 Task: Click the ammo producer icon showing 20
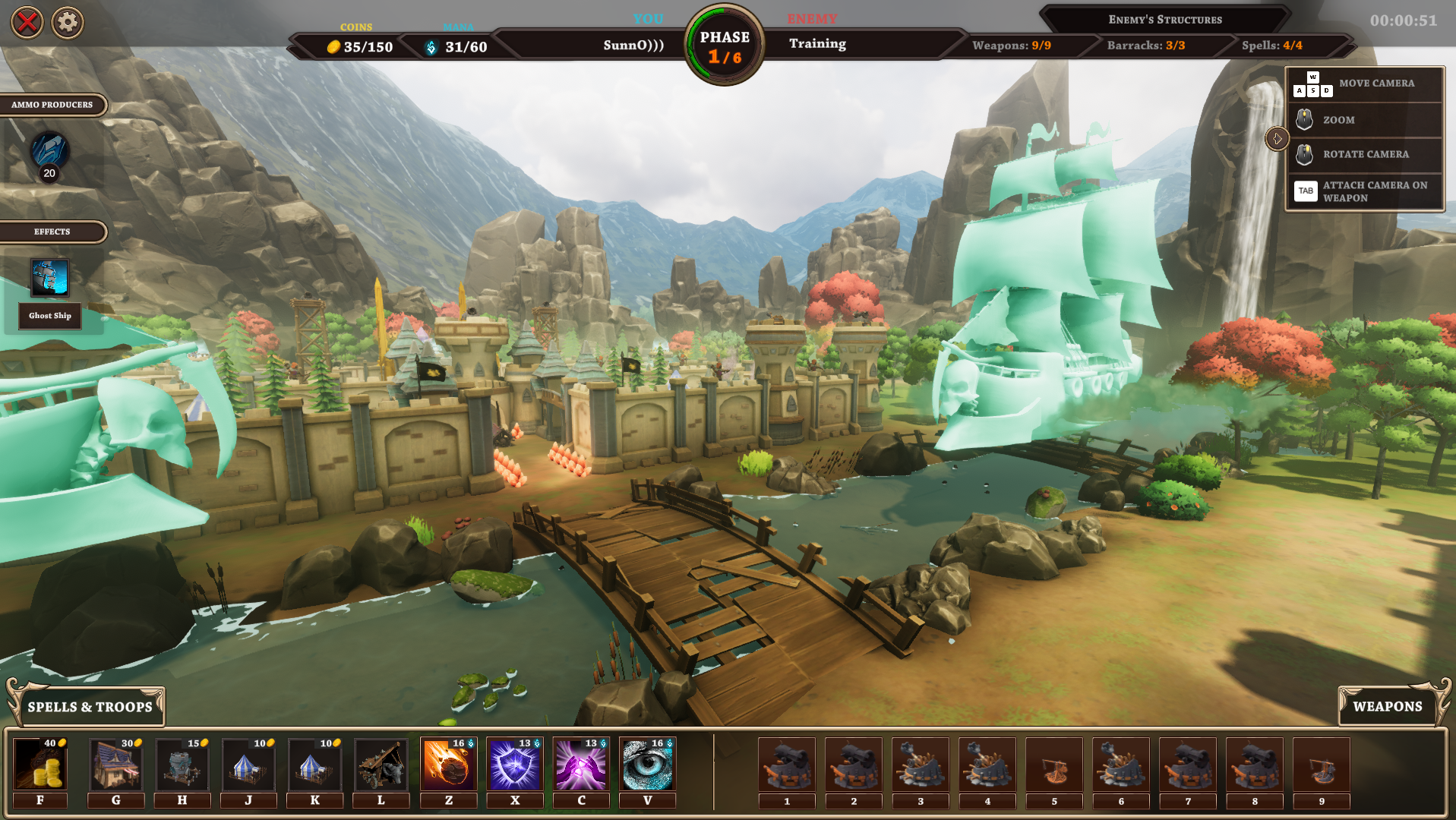[x=49, y=152]
